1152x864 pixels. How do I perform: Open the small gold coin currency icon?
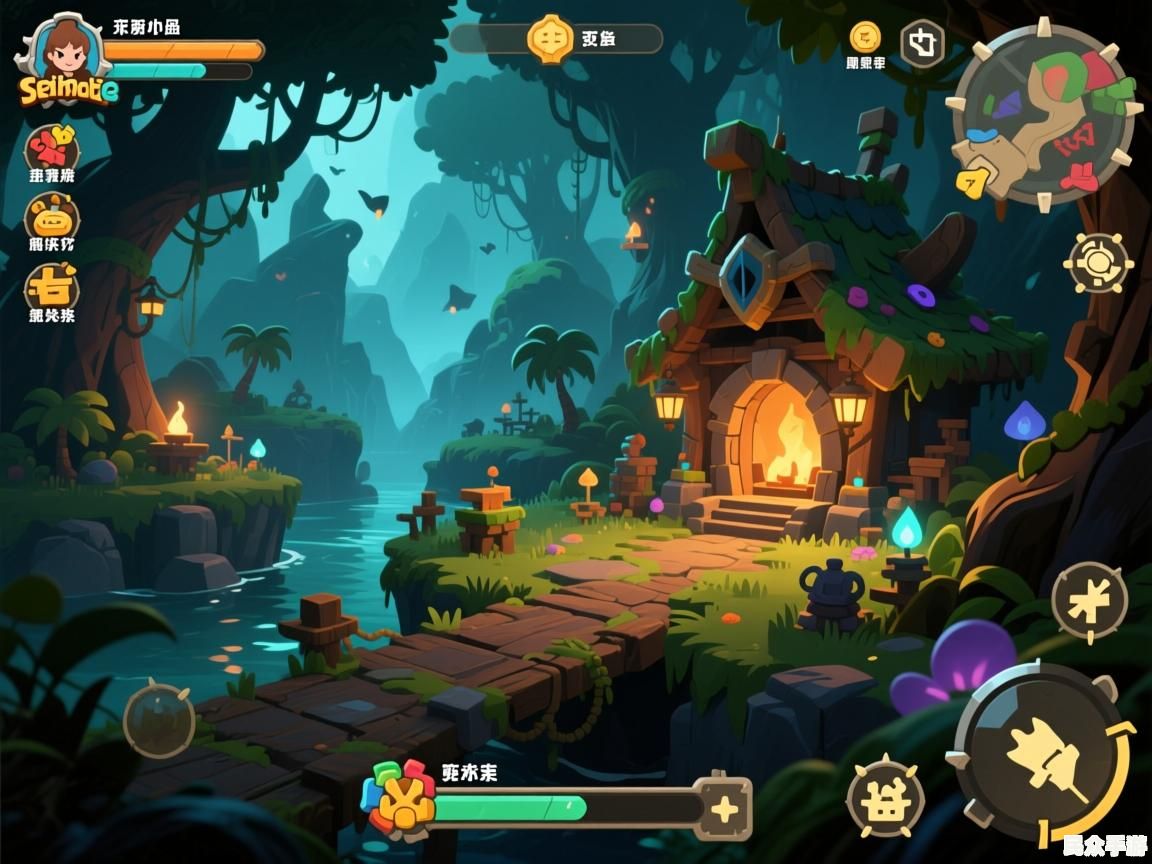pos(865,37)
